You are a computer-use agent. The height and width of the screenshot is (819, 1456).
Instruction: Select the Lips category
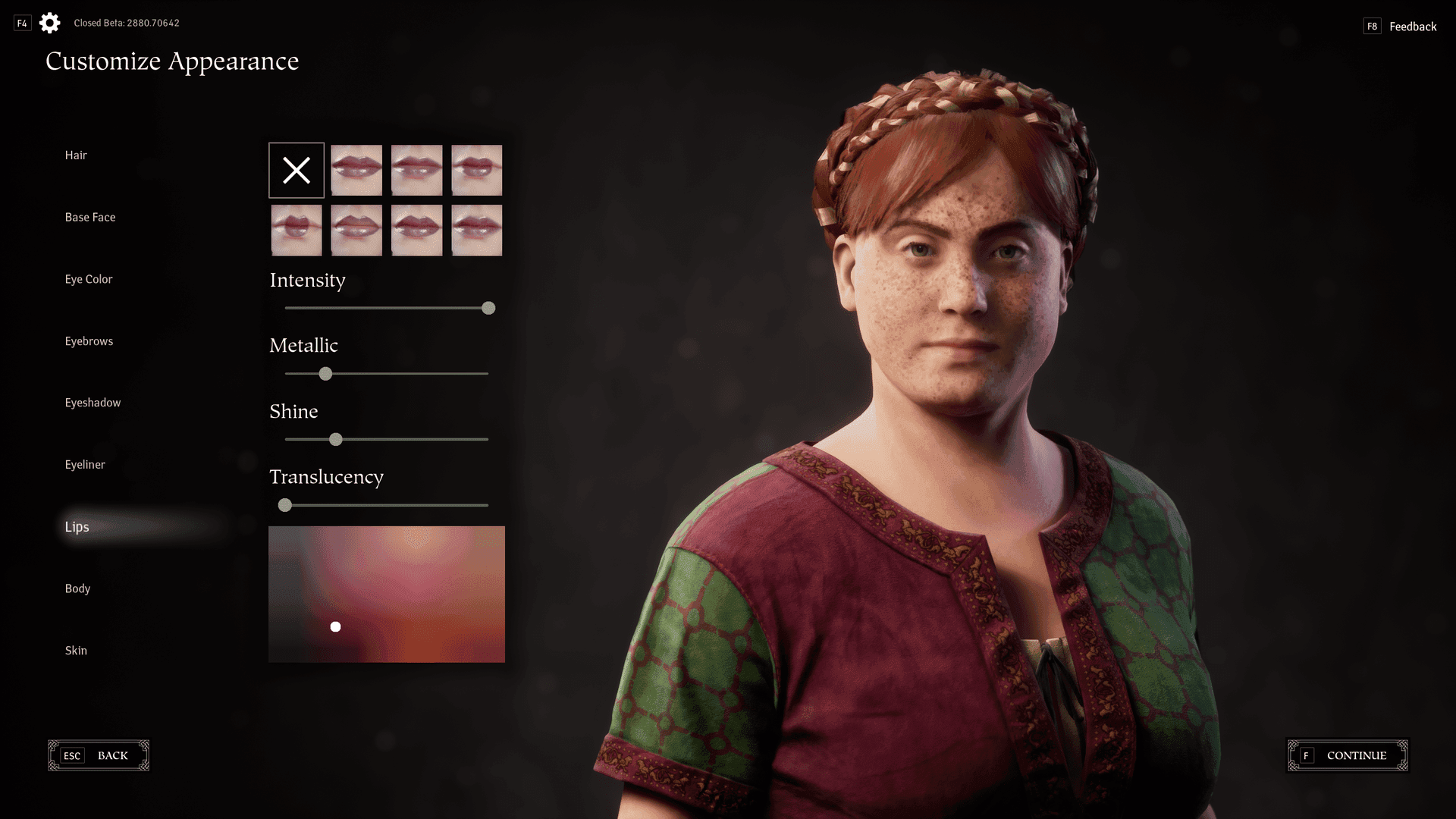coord(77,527)
